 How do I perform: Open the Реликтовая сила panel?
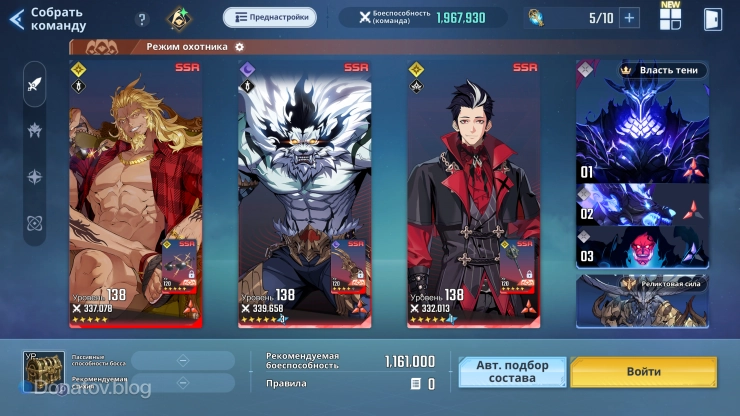coord(642,299)
